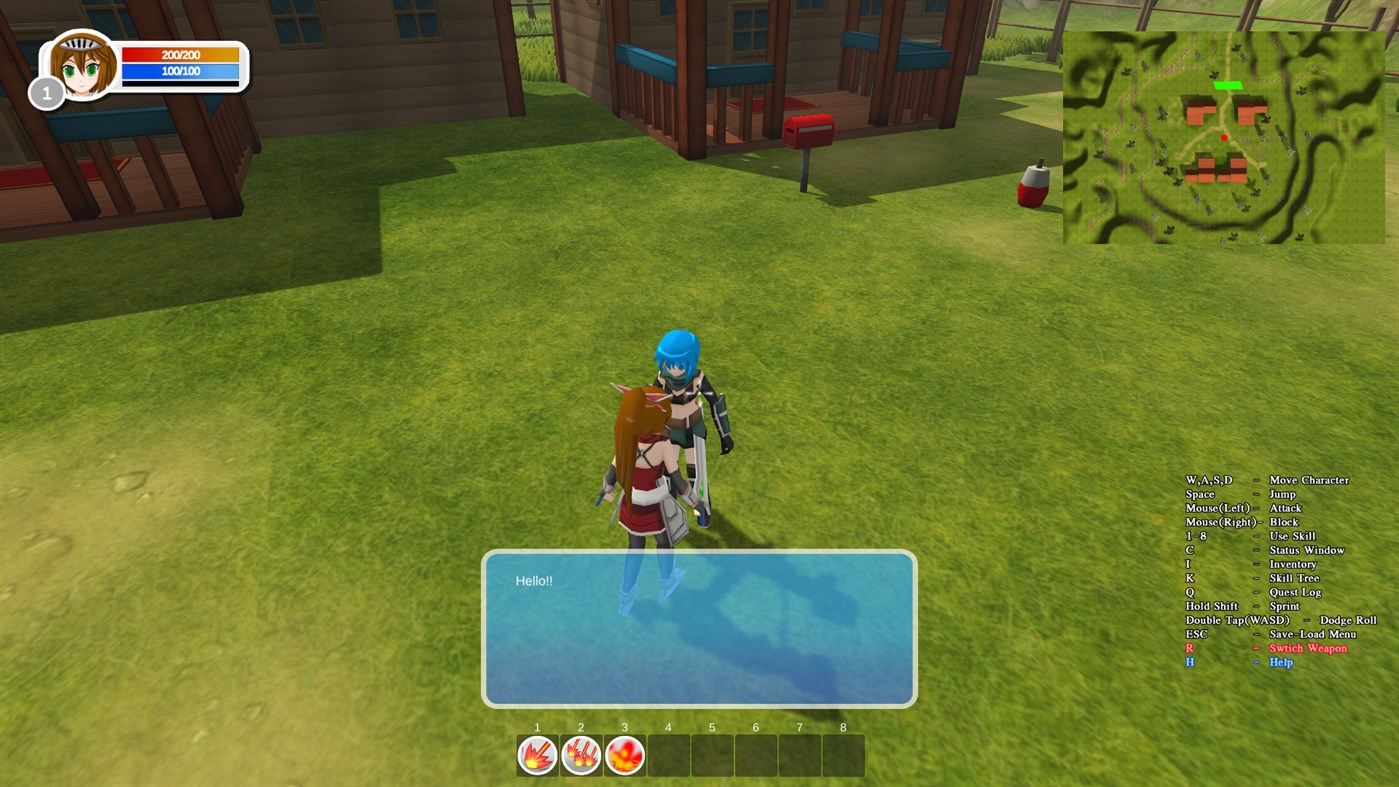Click the empty skill slot 4
Viewport: 1399px width, 787px height.
(x=667, y=755)
